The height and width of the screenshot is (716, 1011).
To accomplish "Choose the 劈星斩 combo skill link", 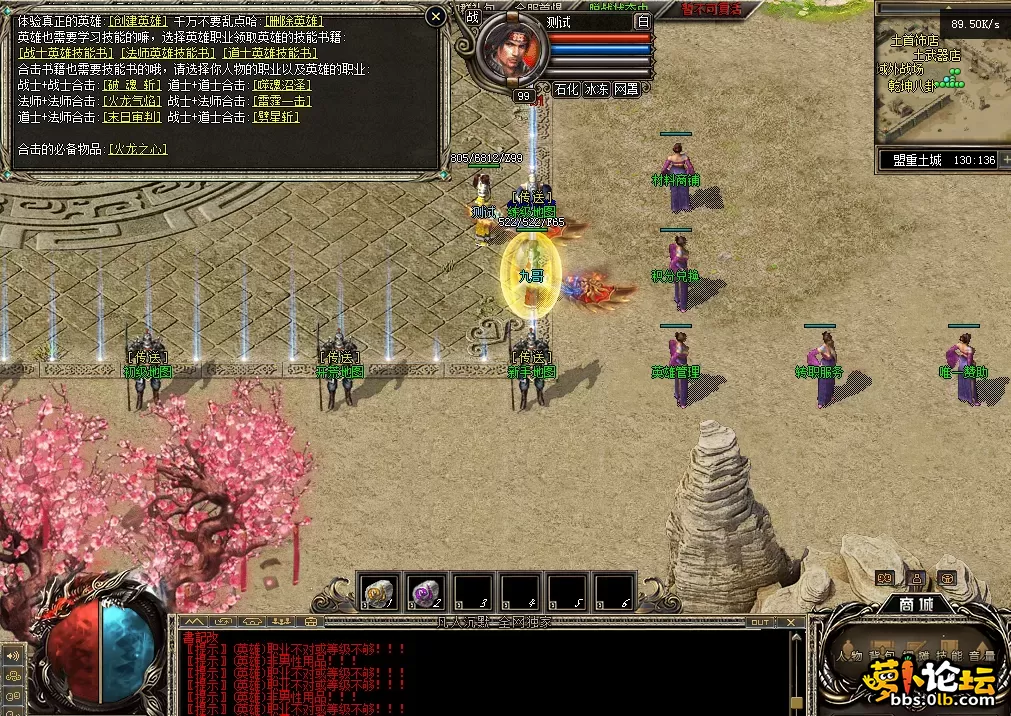I will click(x=277, y=117).
